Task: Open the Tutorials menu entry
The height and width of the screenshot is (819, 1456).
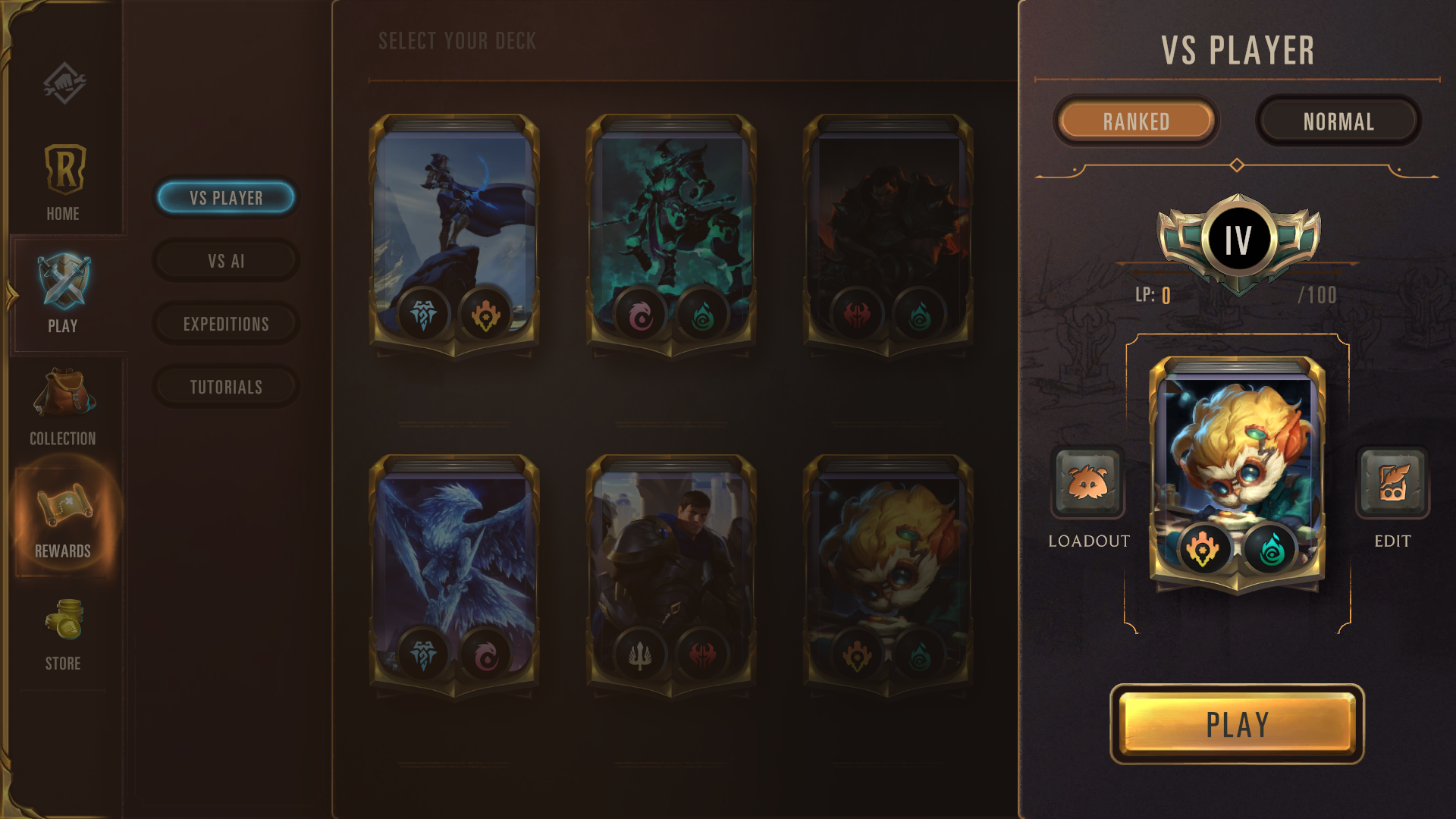Action: 225,387
